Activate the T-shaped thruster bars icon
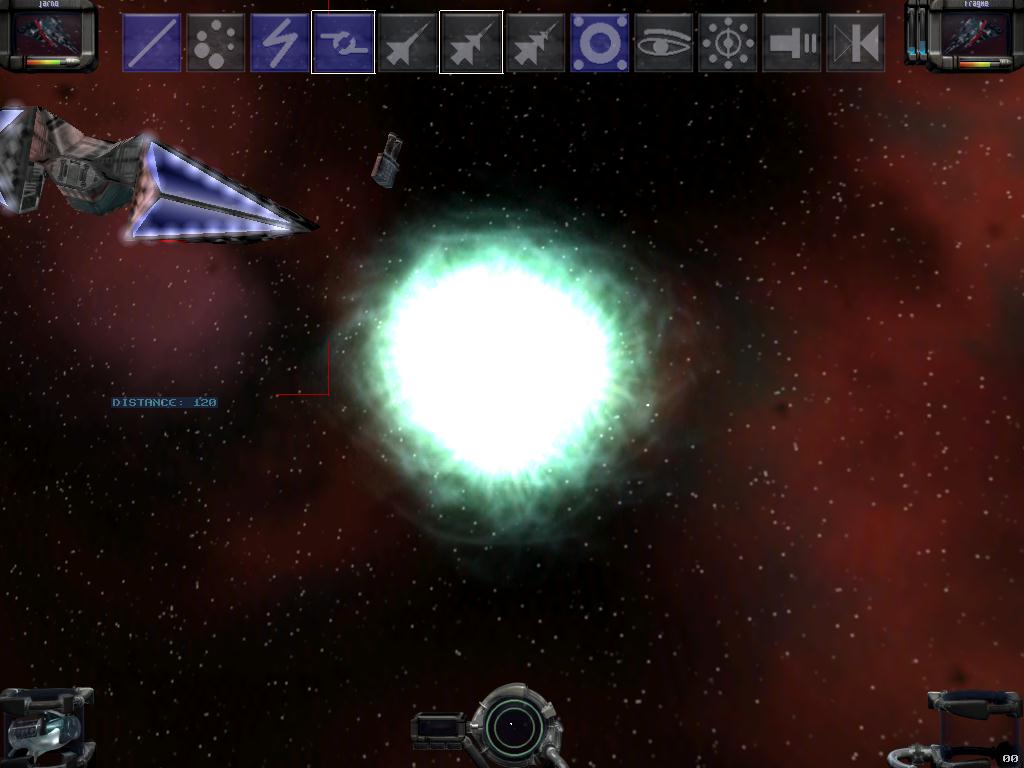1024x768 pixels. [792, 42]
